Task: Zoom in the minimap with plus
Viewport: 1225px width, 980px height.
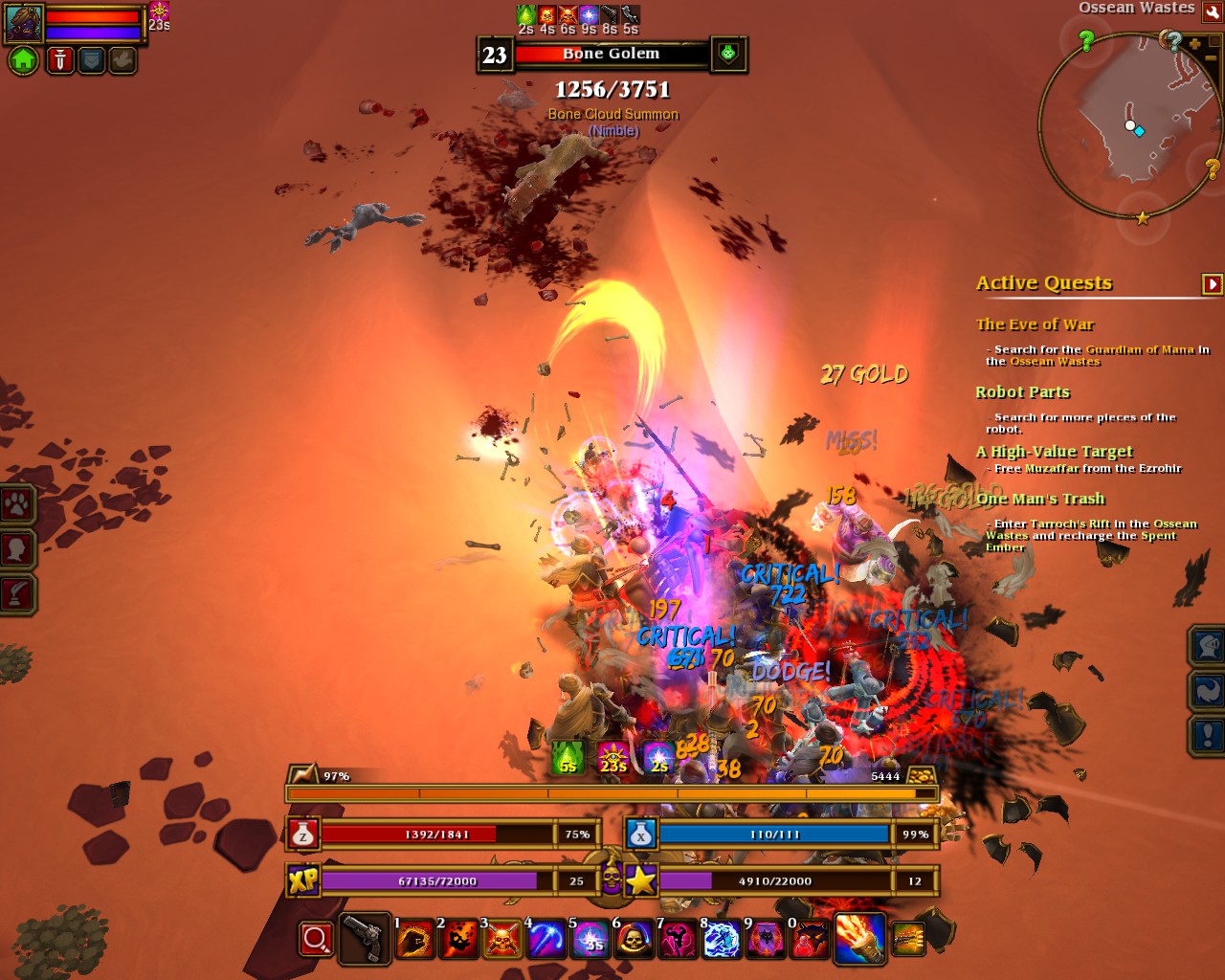Action: (1195, 43)
